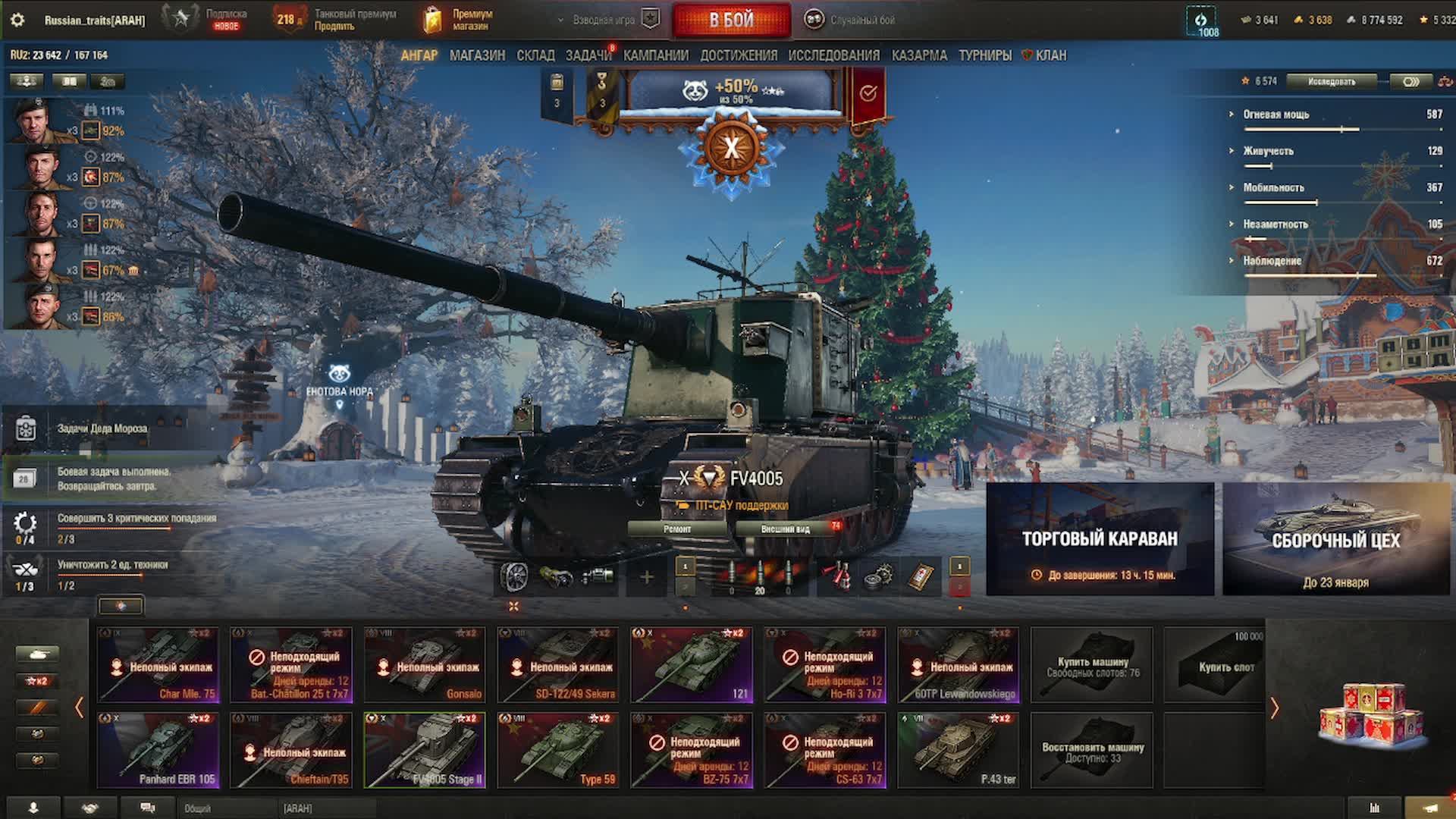The width and height of the screenshot is (1456, 819).
Task: Choose the 121 tank from carousel
Action: 692,664
